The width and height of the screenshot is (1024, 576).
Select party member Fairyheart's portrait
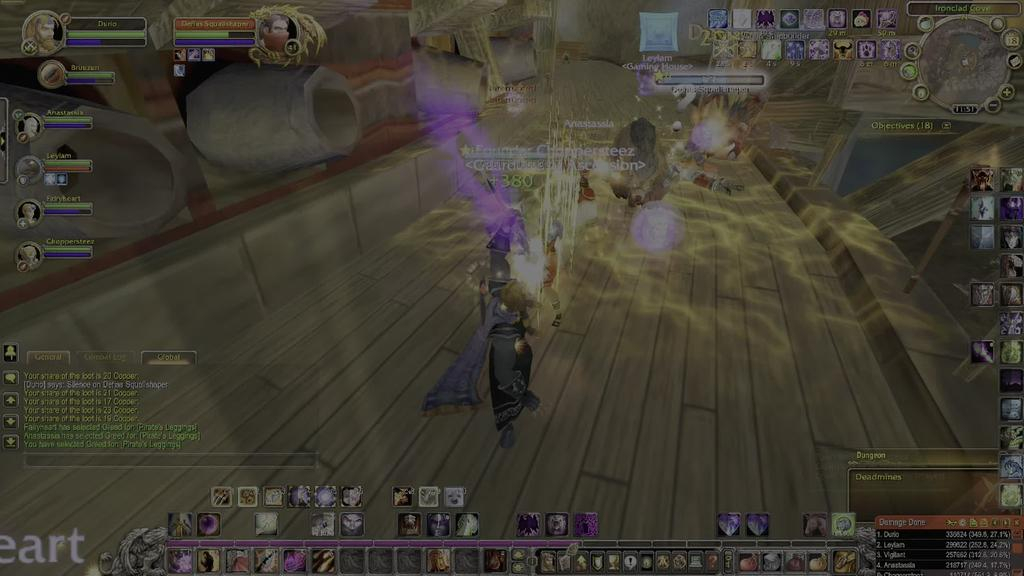[29, 212]
